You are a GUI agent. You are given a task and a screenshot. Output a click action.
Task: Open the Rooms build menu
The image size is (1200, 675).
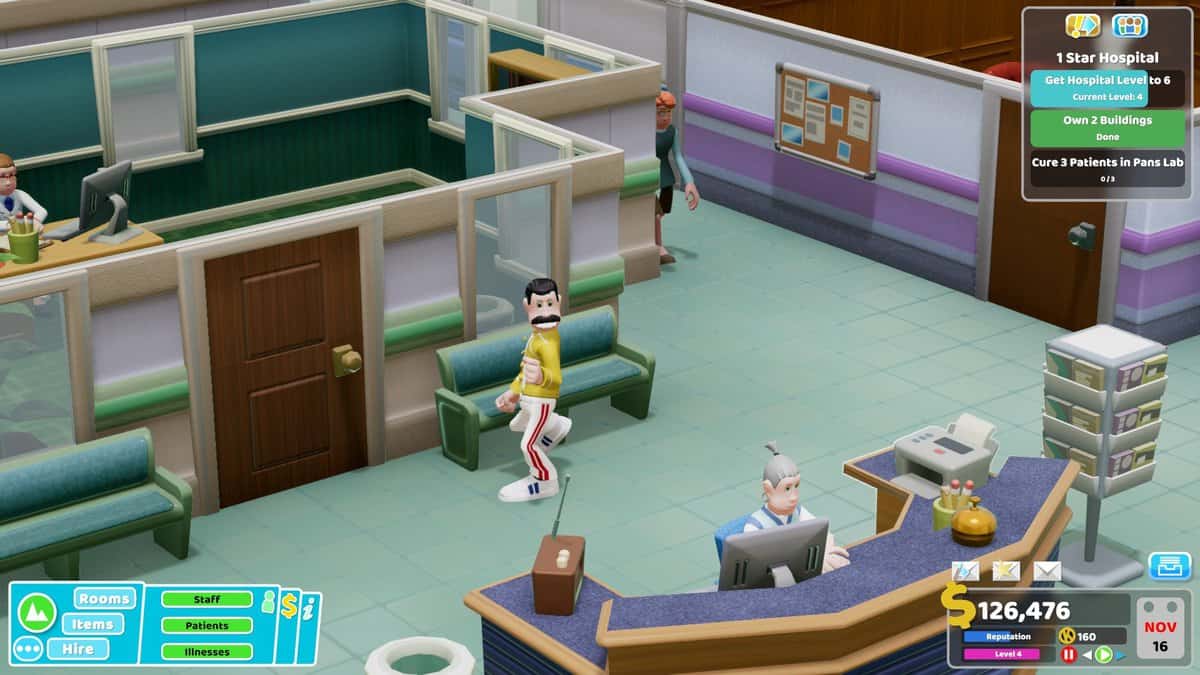pyautogui.click(x=104, y=599)
